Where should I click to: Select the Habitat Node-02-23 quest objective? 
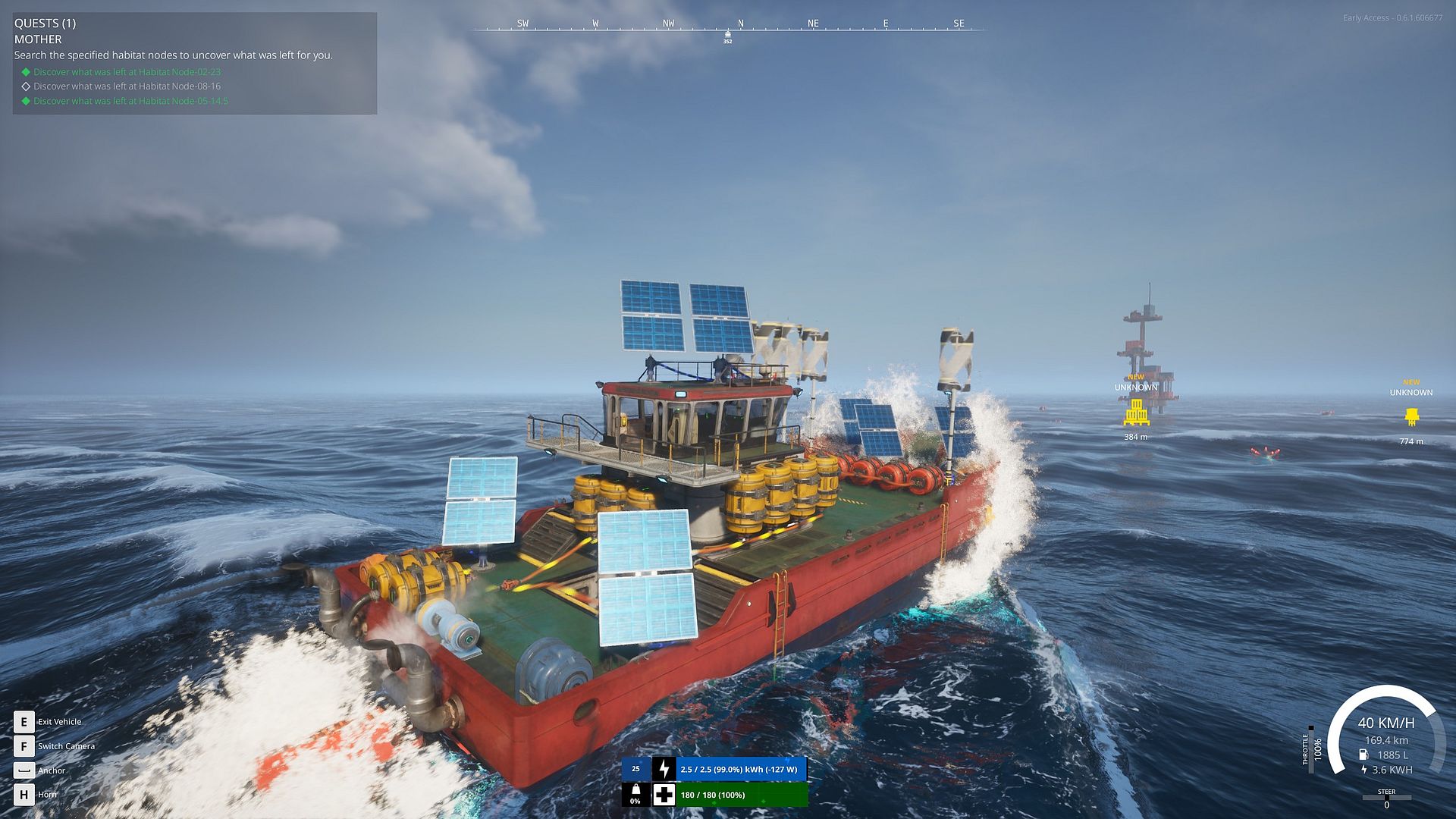pos(127,72)
